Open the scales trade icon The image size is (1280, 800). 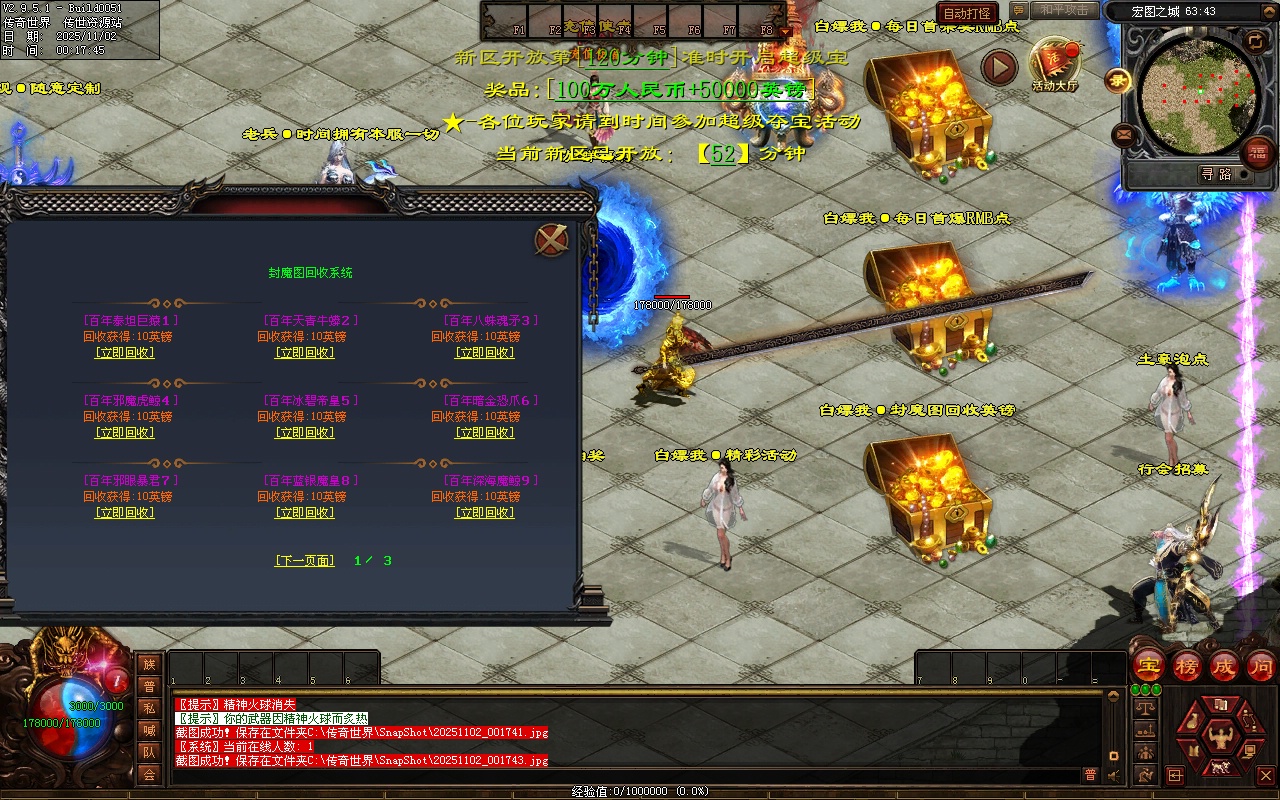1146,708
